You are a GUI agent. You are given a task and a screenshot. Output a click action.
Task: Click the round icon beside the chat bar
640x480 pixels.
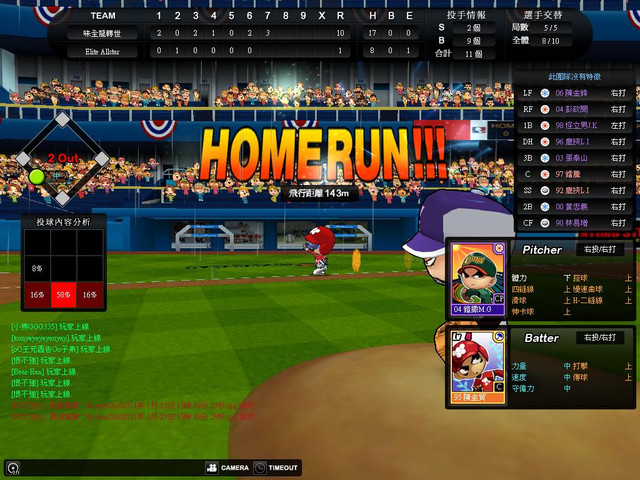(12, 467)
